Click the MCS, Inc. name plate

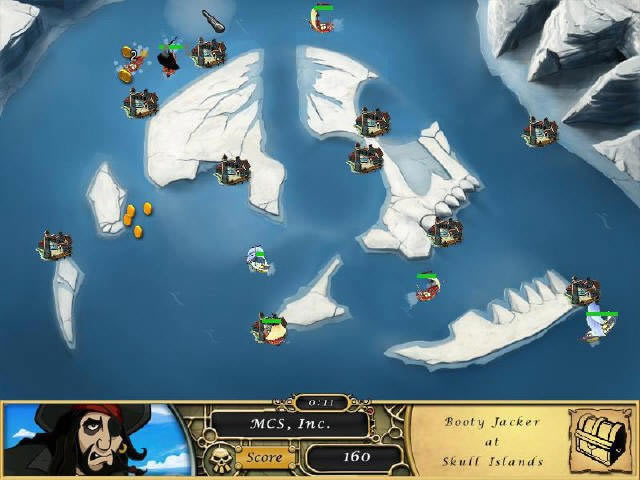click(292, 423)
